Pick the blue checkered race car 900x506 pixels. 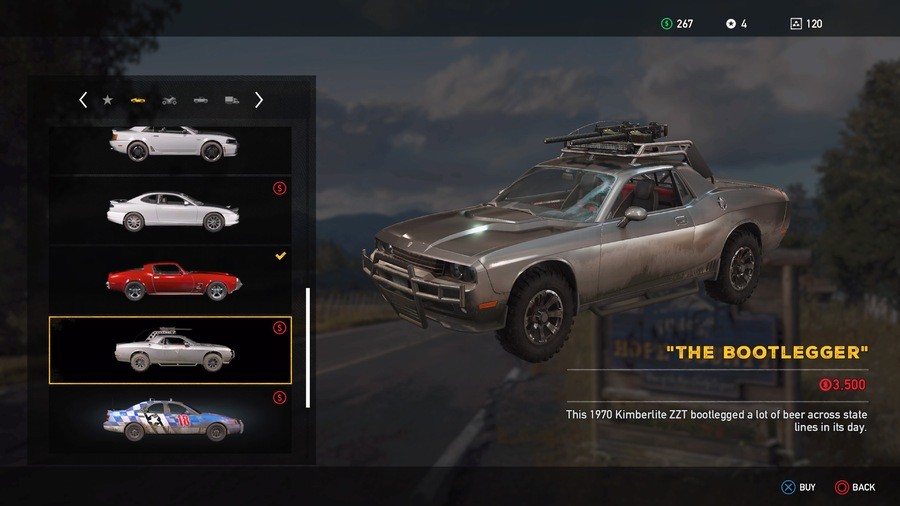[x=172, y=417]
